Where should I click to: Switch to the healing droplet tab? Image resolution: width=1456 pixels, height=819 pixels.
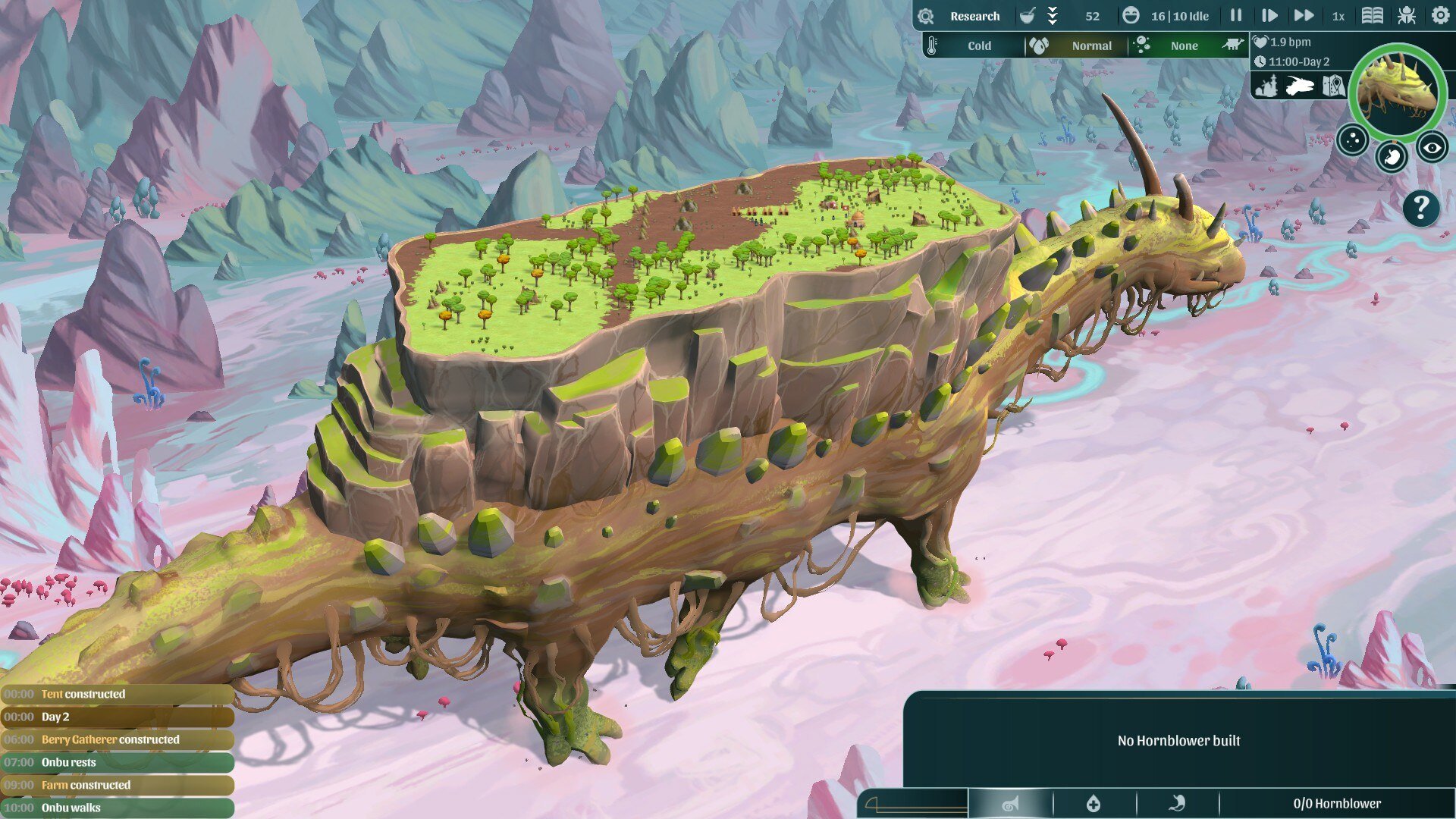pyautogui.click(x=1094, y=804)
